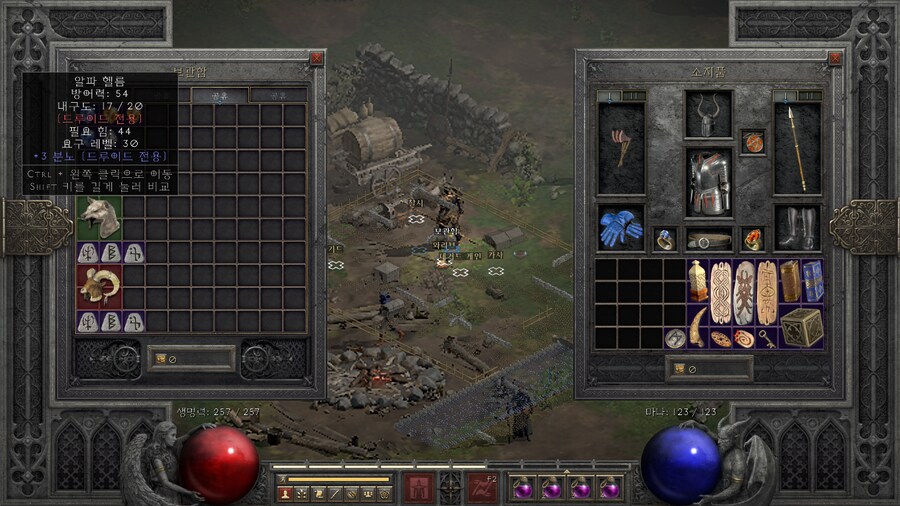The image size is (900, 506).
Task: Click the inventory gold button
Action: [678, 368]
